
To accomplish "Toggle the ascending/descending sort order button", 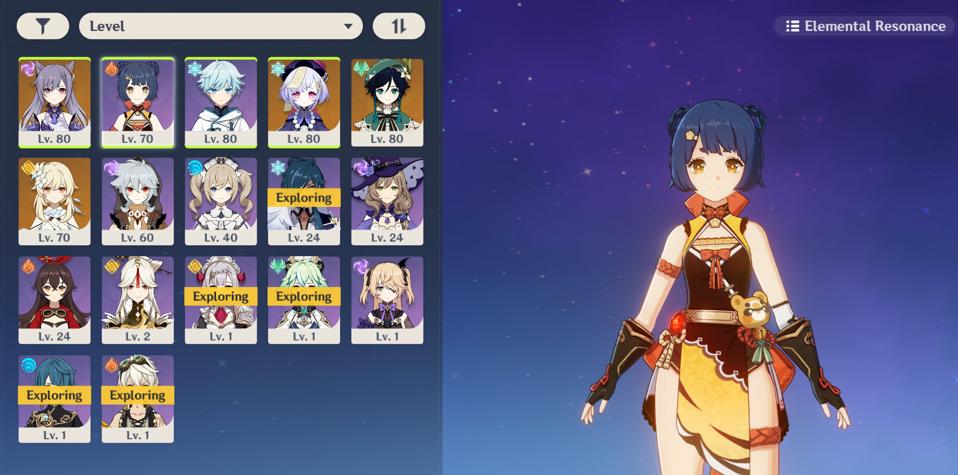I will click(x=398, y=26).
